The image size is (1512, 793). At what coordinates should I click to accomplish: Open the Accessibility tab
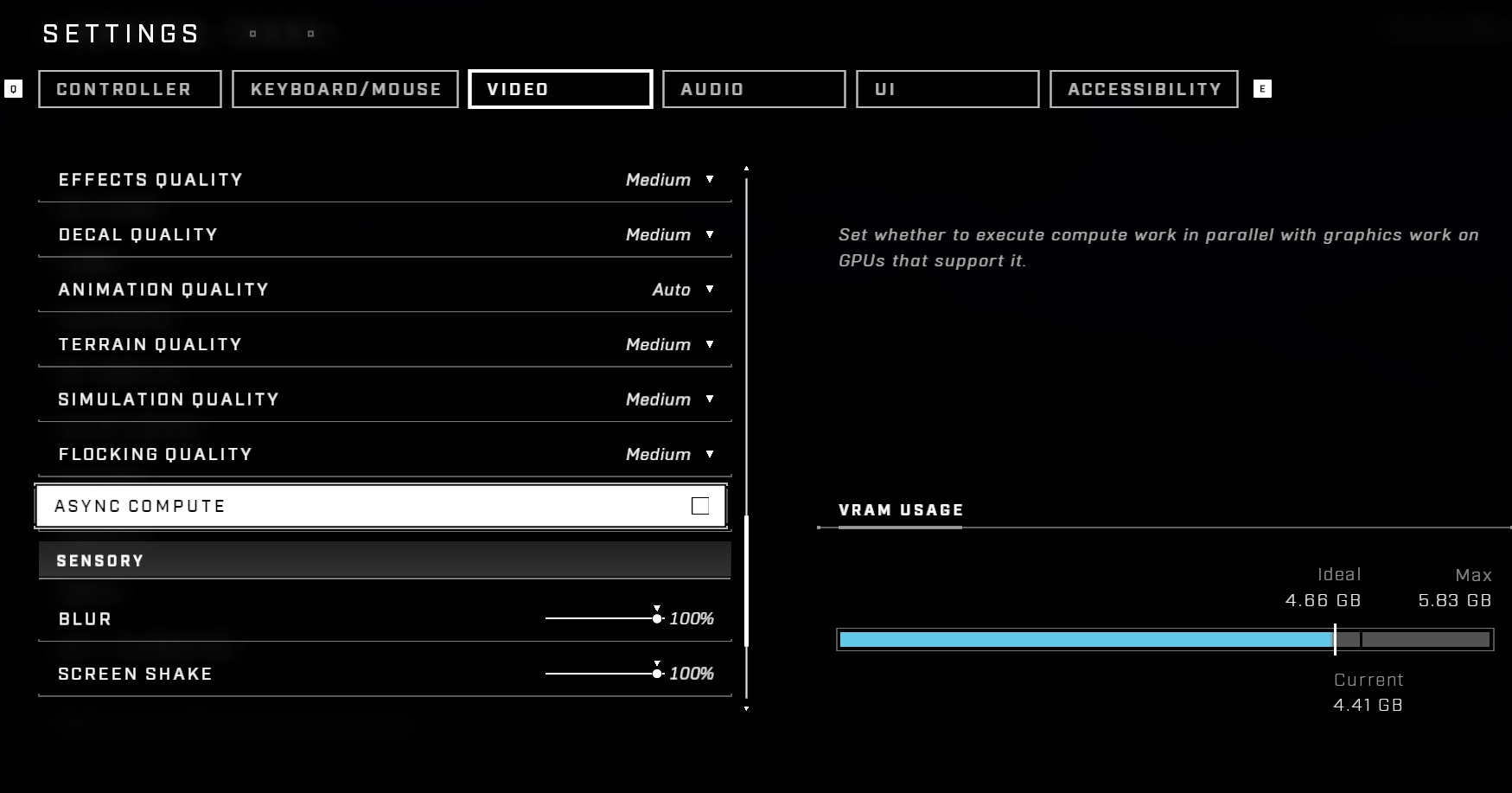(x=1142, y=89)
